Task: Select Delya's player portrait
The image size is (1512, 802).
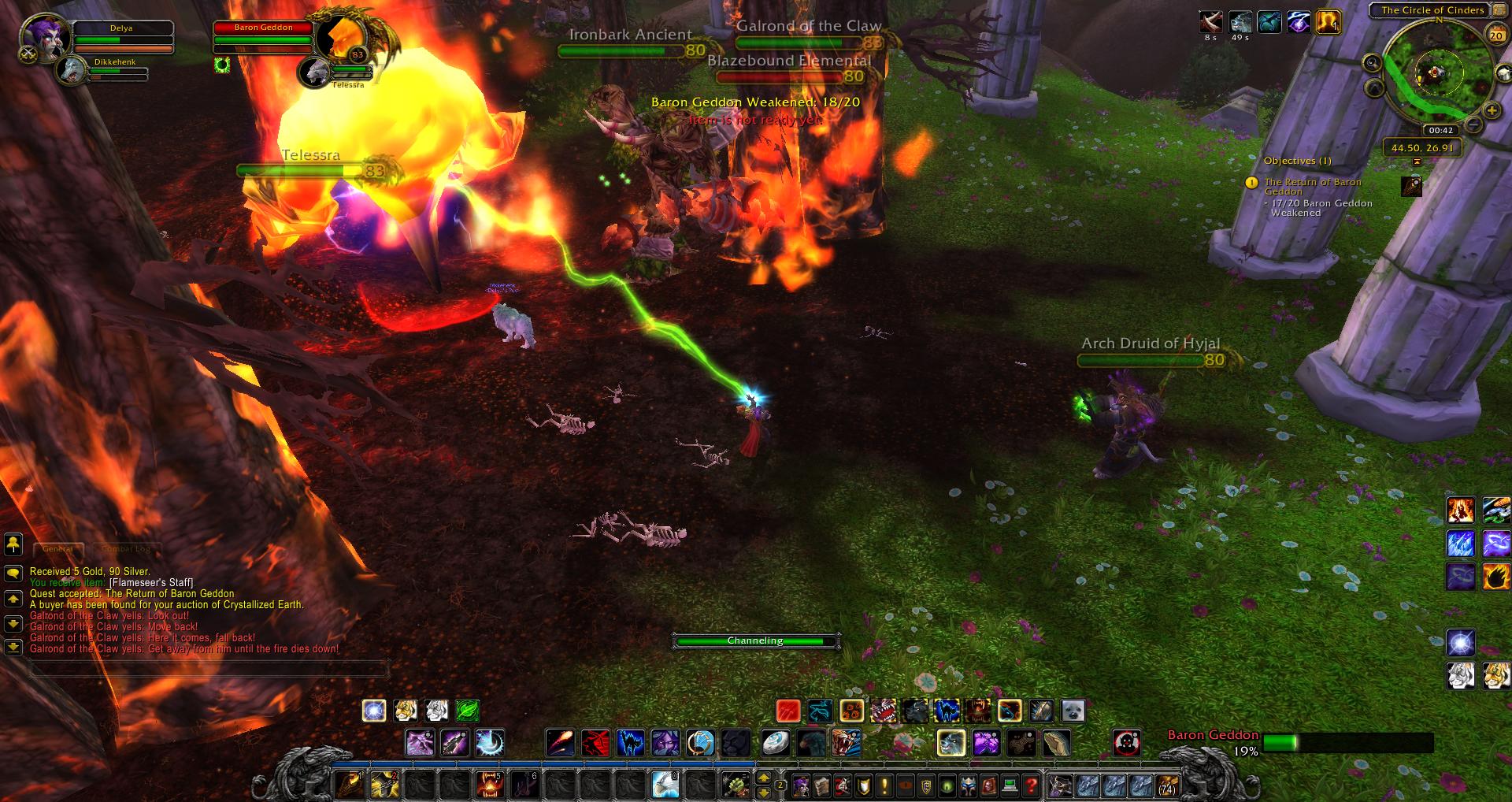Action: click(x=39, y=35)
